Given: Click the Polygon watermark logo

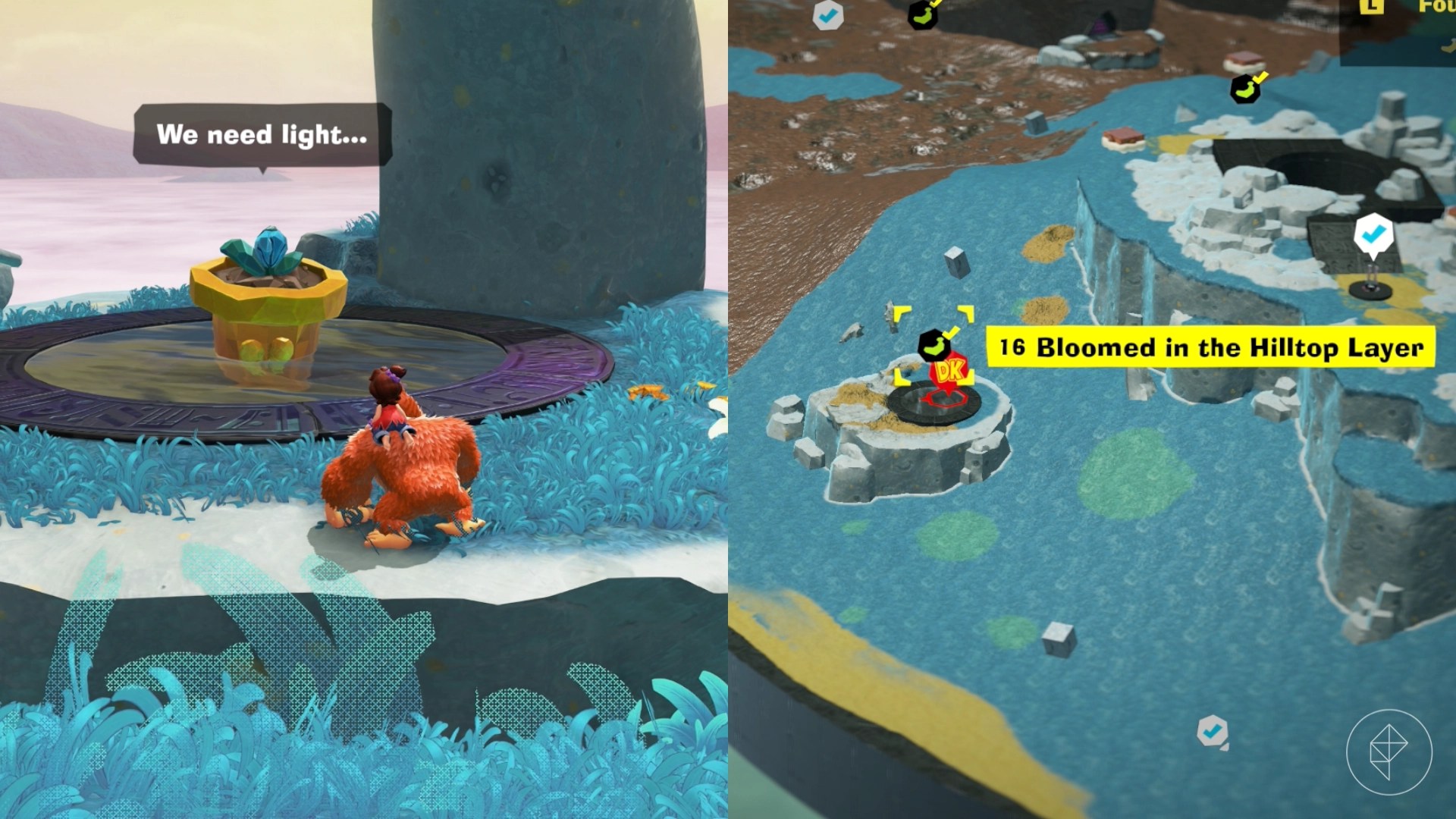Looking at the screenshot, I should [x=1389, y=752].
